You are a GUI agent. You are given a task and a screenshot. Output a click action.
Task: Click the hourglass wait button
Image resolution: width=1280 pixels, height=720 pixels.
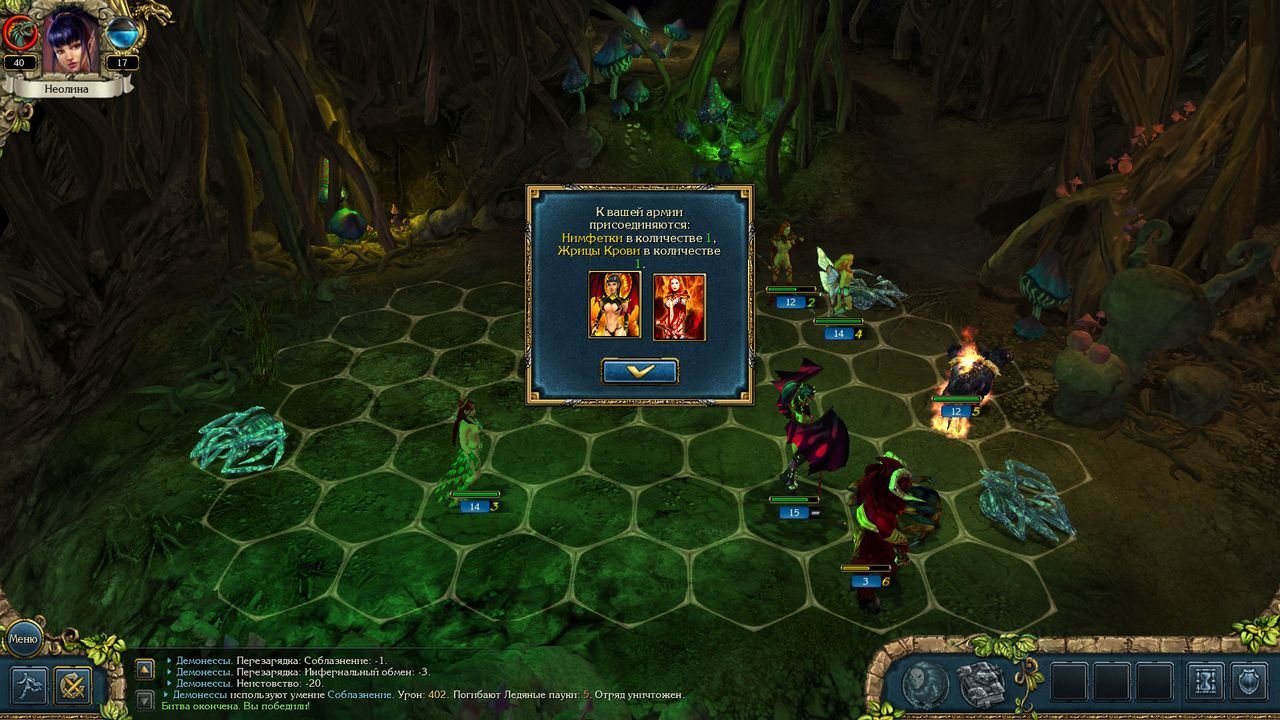coord(1205,682)
